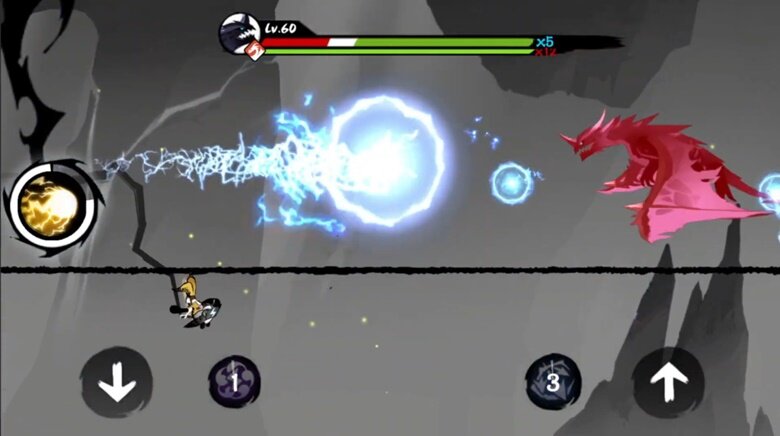Tap the down arrow button

117,381
